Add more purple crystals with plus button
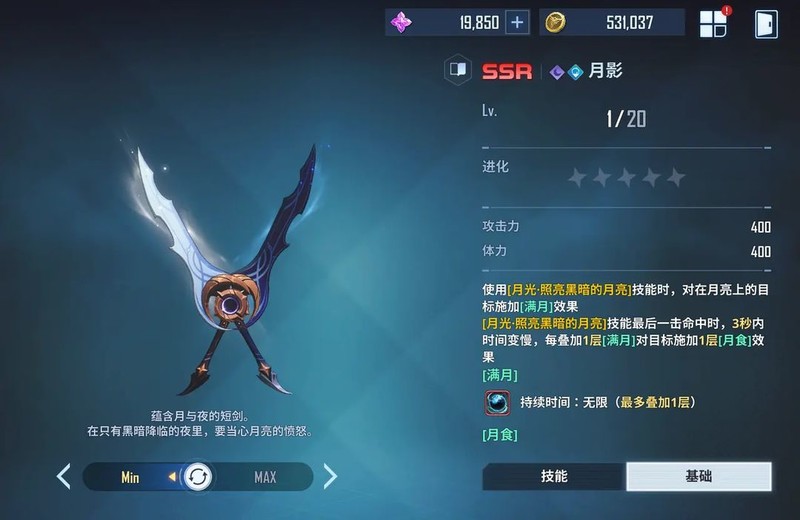800x520 pixels. tap(517, 23)
